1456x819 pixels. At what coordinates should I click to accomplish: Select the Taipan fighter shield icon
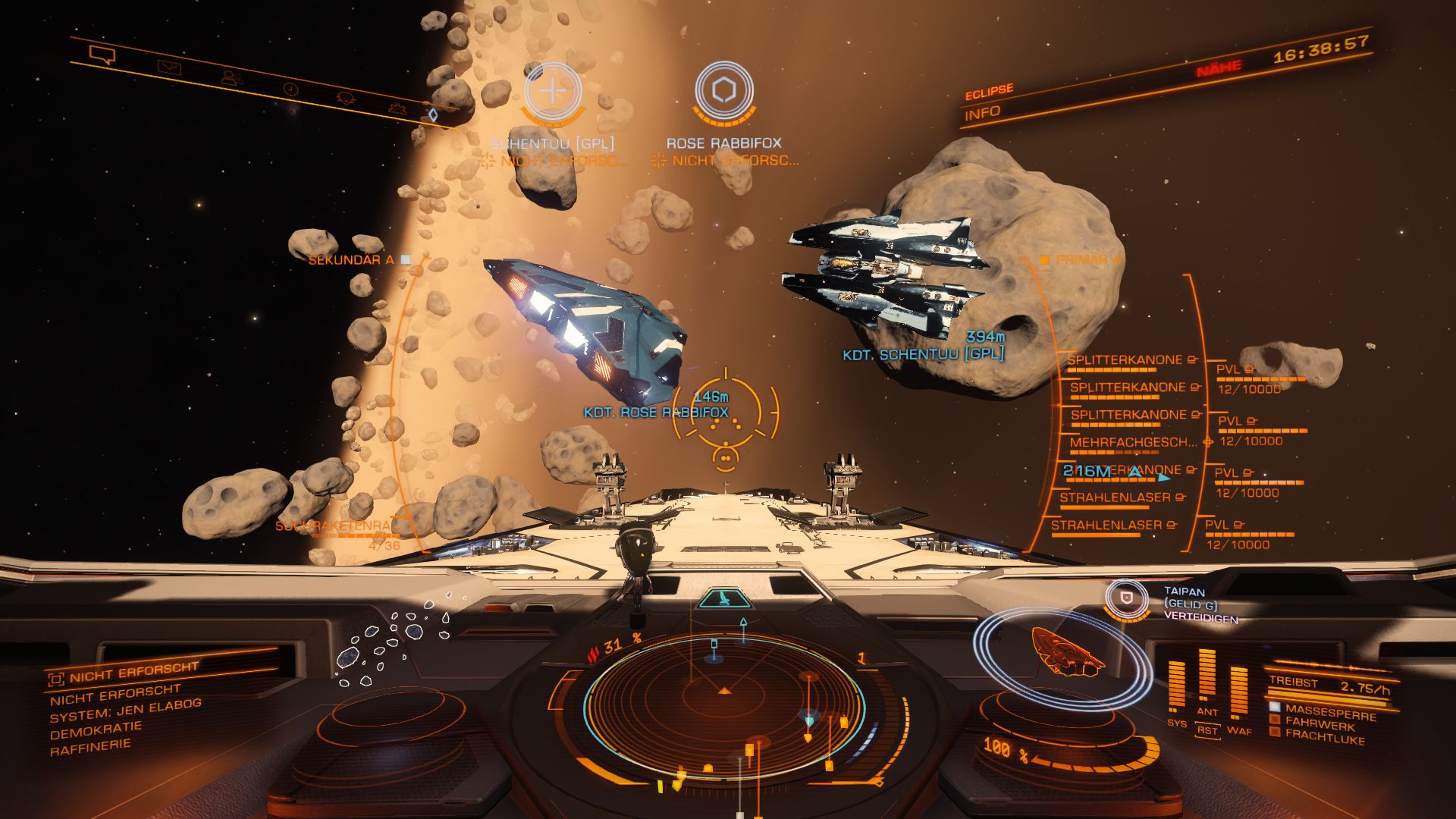click(1127, 598)
